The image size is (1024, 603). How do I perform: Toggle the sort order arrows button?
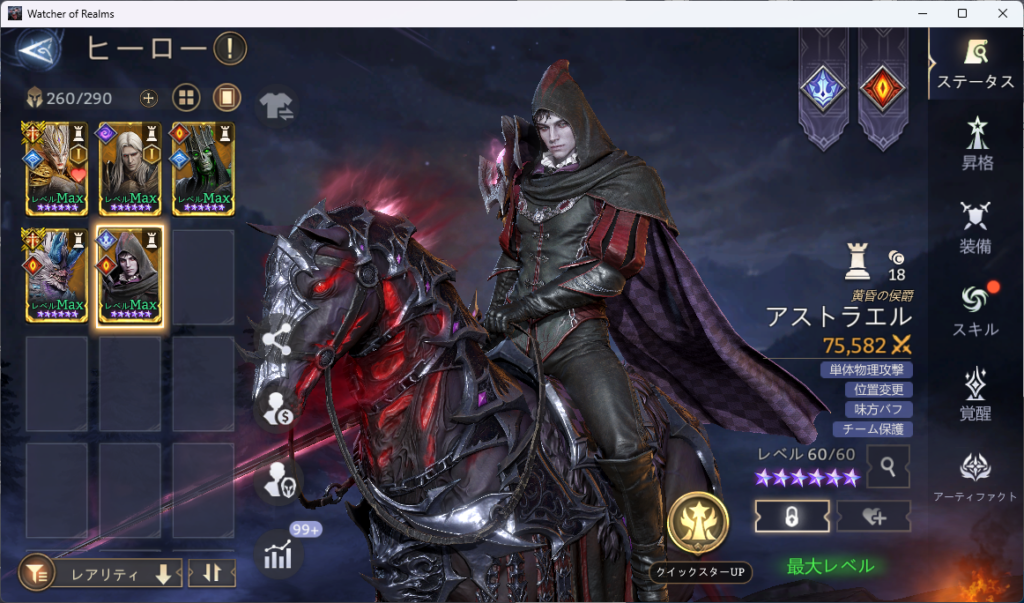point(211,574)
